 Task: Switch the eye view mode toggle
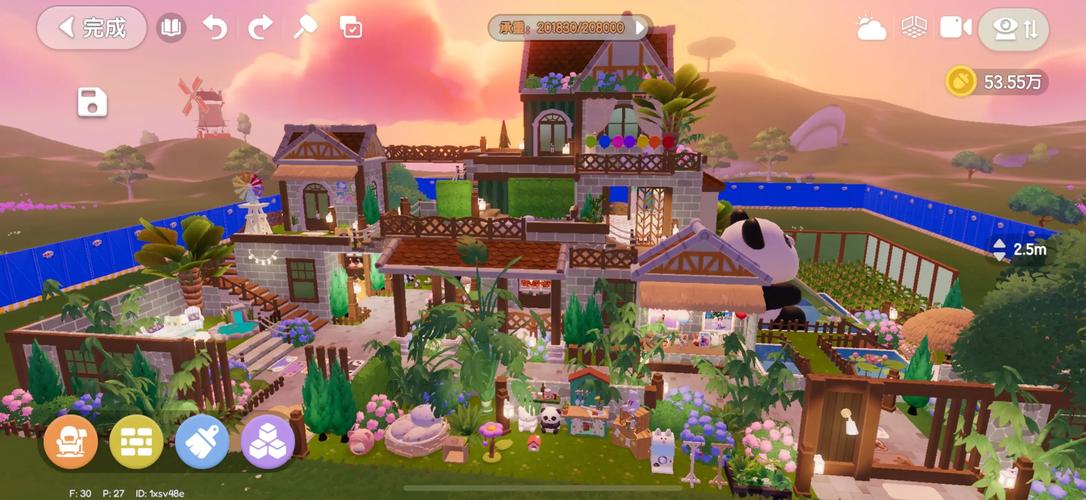tap(1013, 29)
